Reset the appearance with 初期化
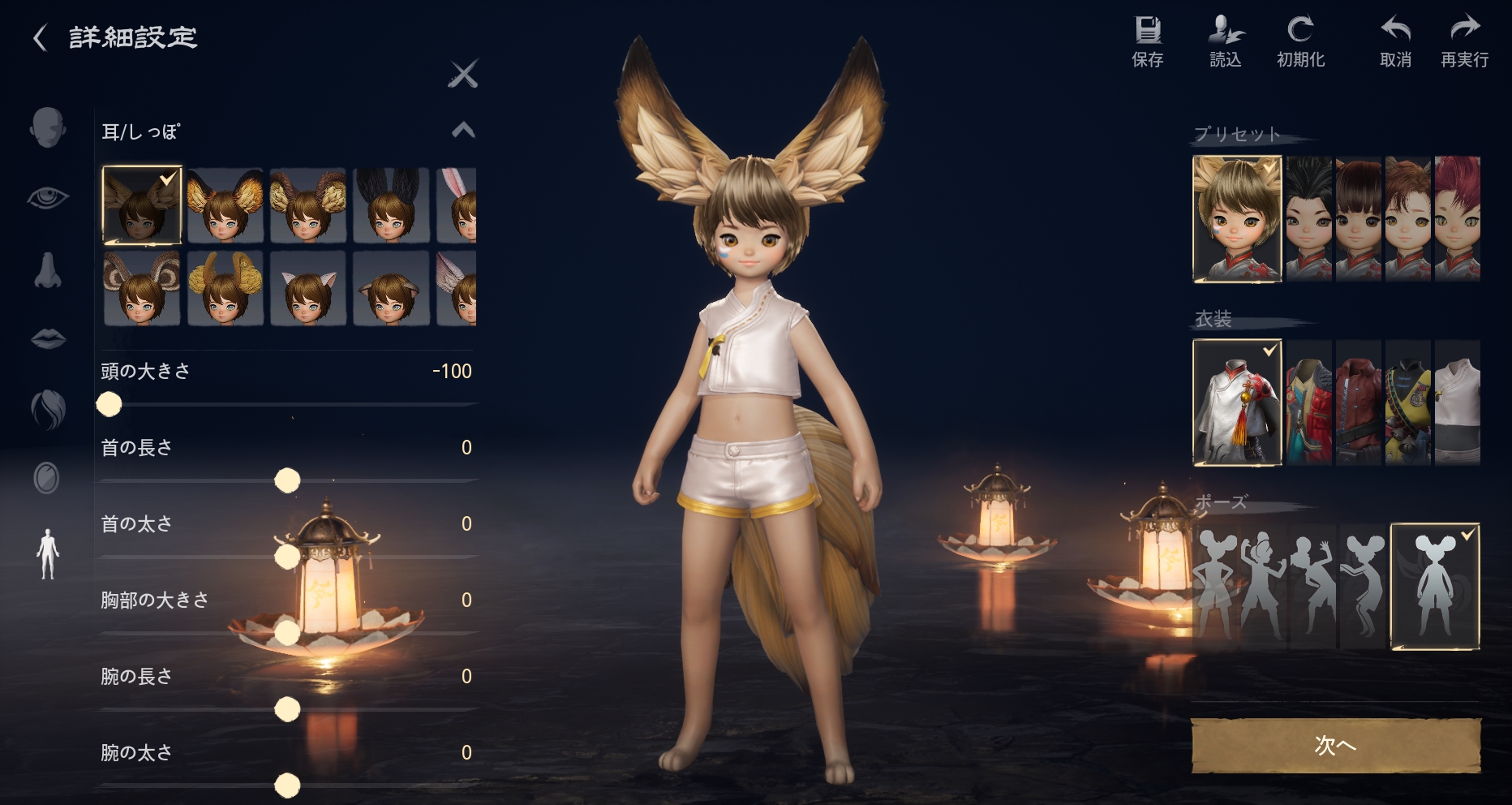 click(1300, 42)
